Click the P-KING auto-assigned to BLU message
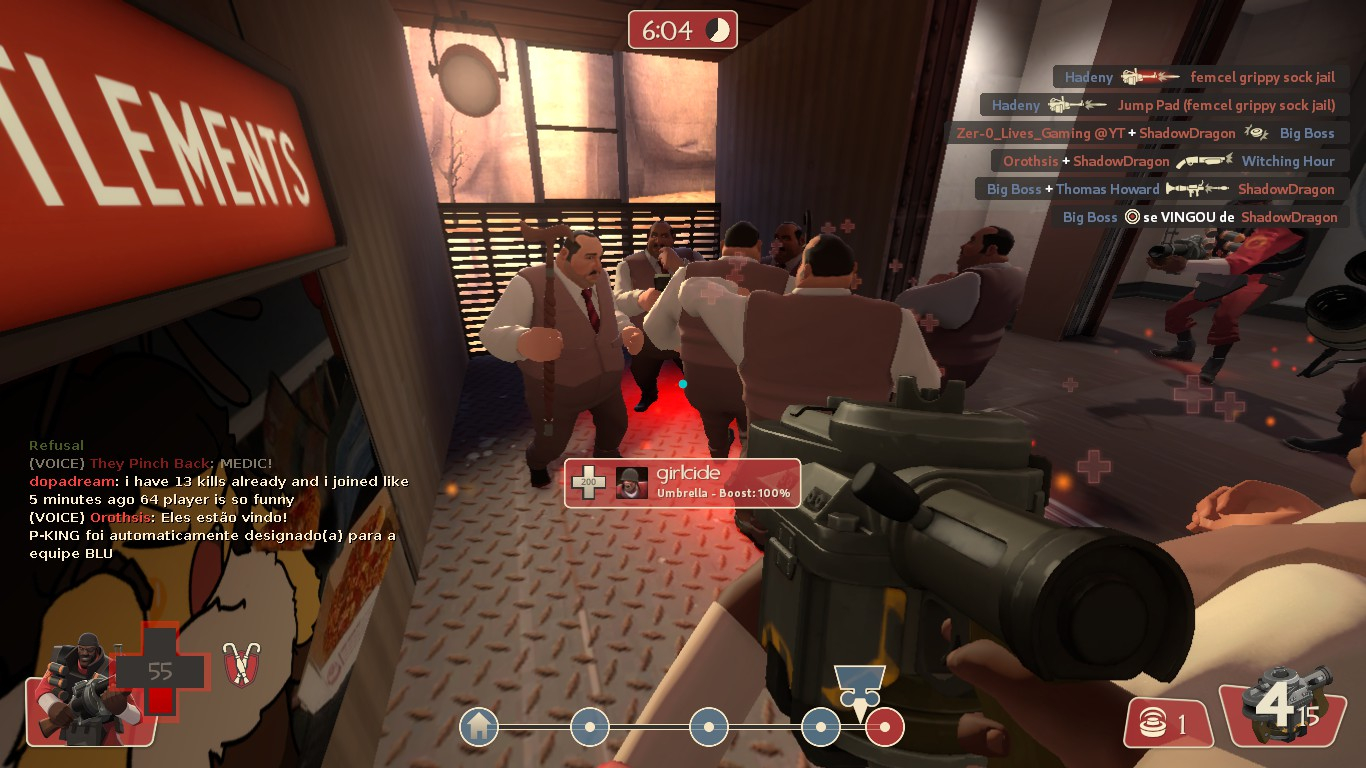This screenshot has width=1366, height=768. pyautogui.click(x=212, y=544)
